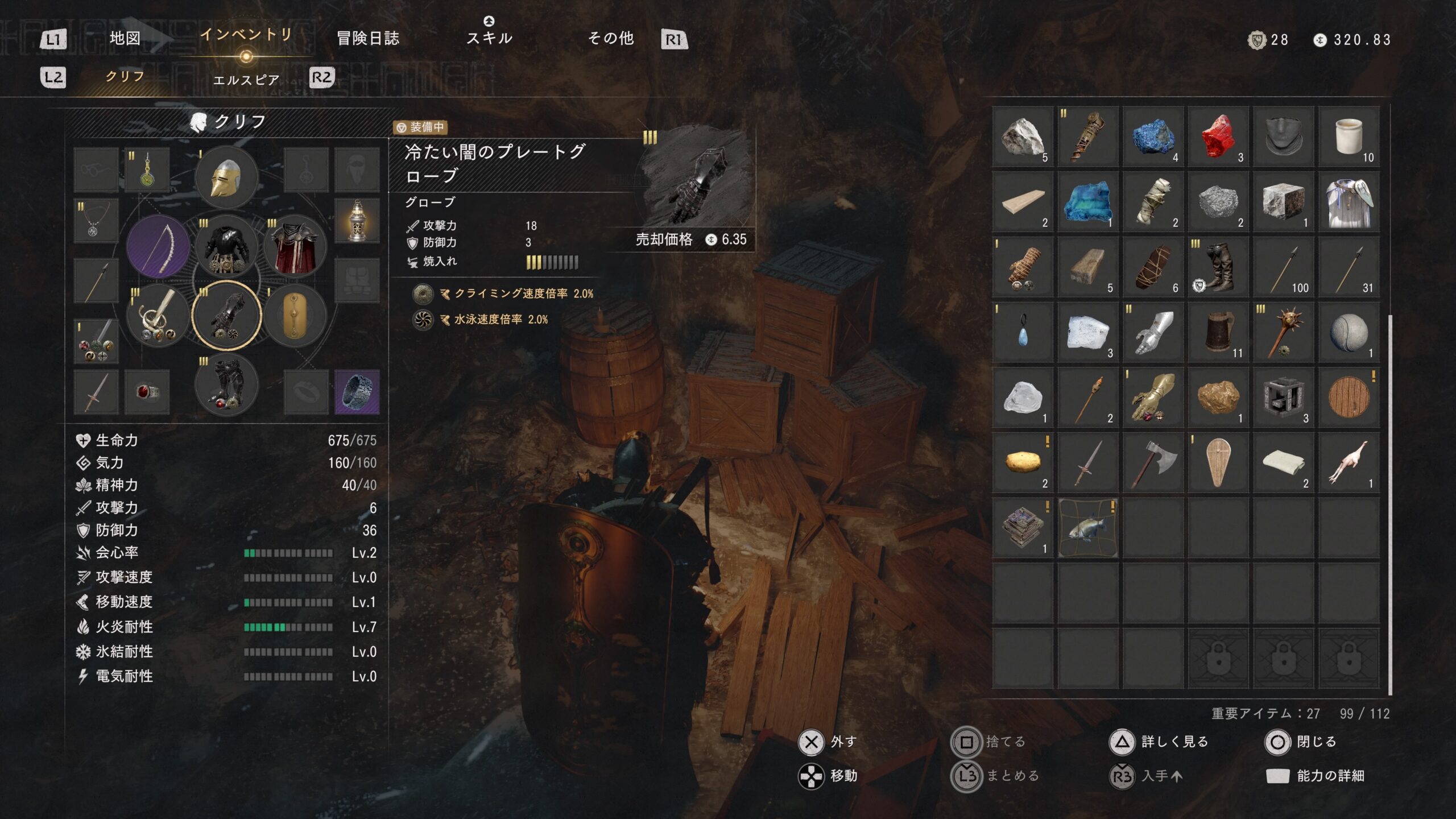
Task: Select the equipped plate gloves slot
Action: [x=226, y=316]
